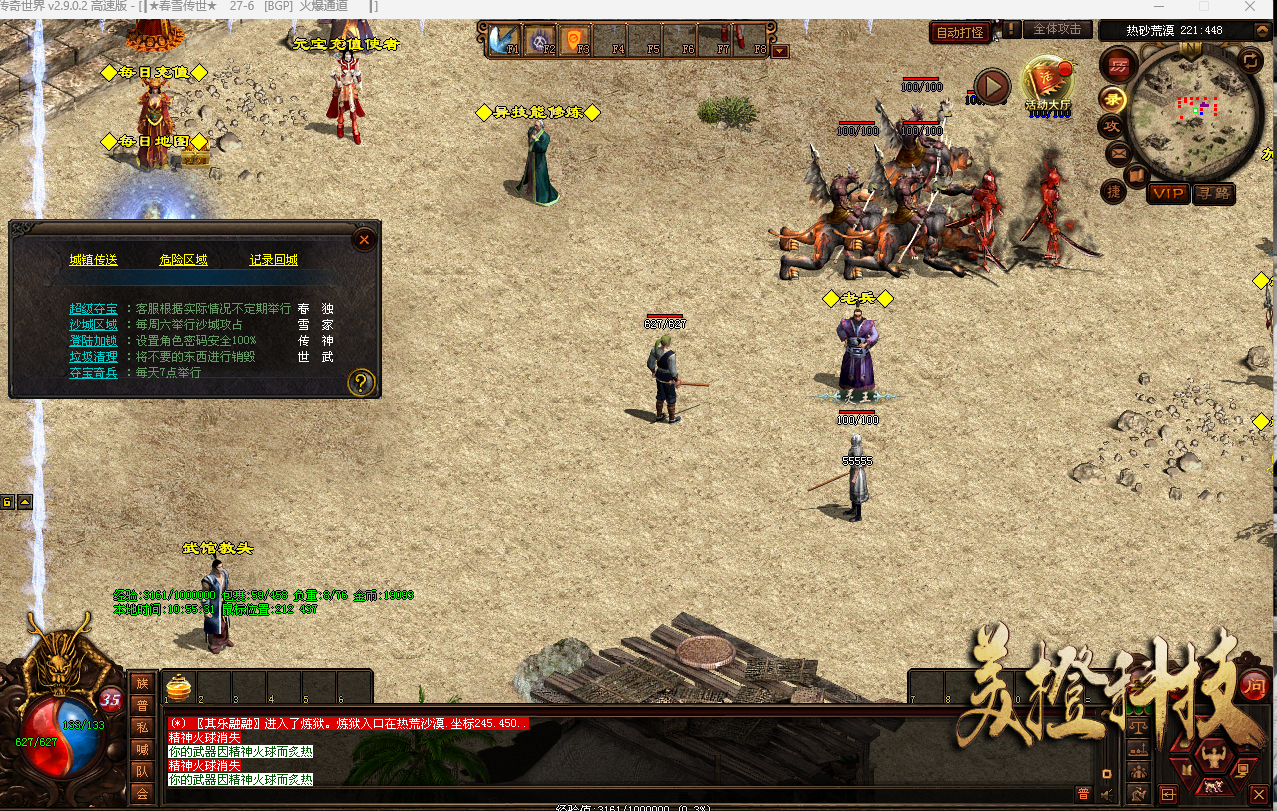Close the teleport info panel

(x=365, y=239)
